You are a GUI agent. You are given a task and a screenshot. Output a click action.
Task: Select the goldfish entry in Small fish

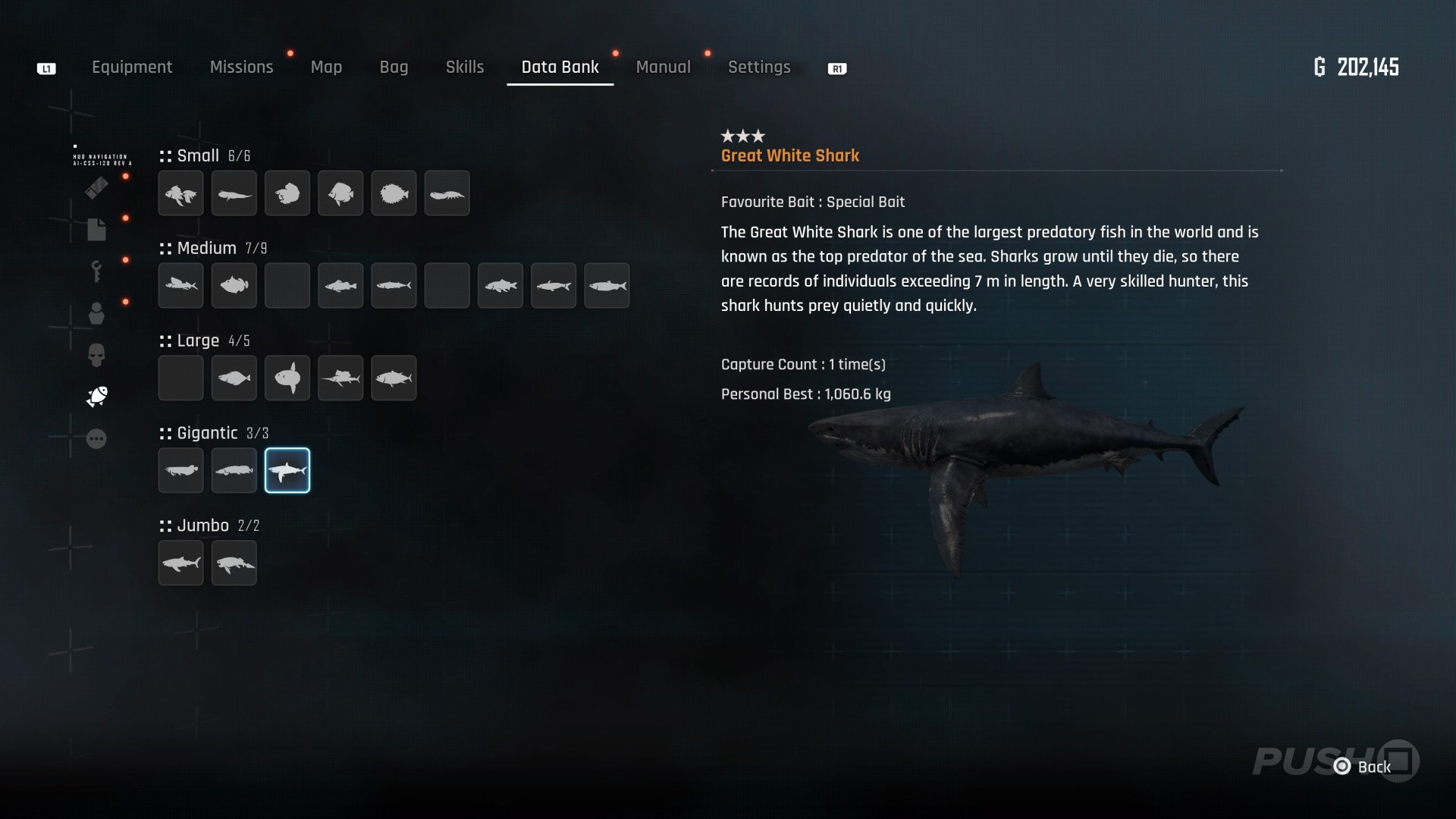(x=181, y=193)
